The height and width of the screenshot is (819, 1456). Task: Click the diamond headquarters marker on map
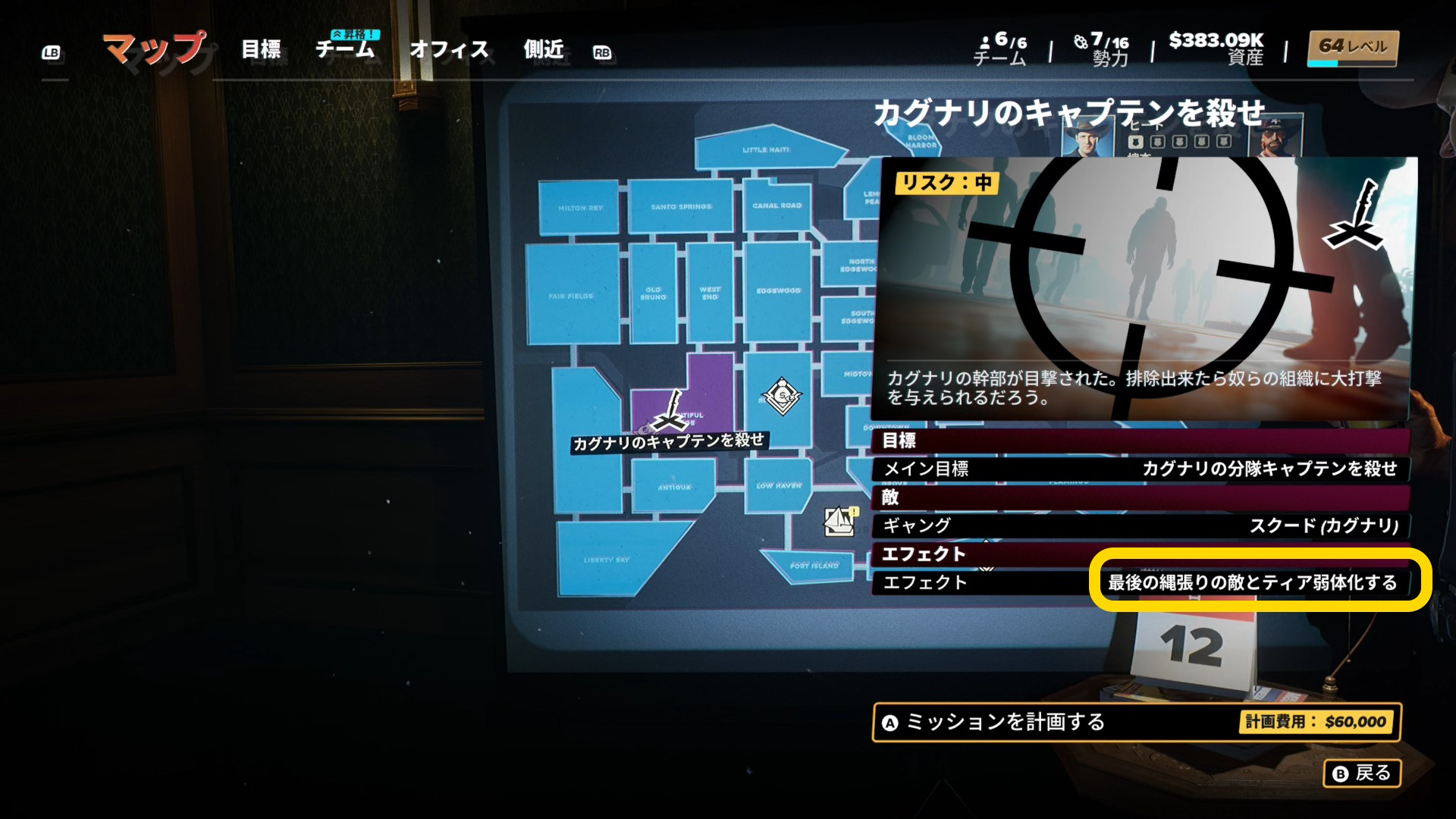[782, 396]
